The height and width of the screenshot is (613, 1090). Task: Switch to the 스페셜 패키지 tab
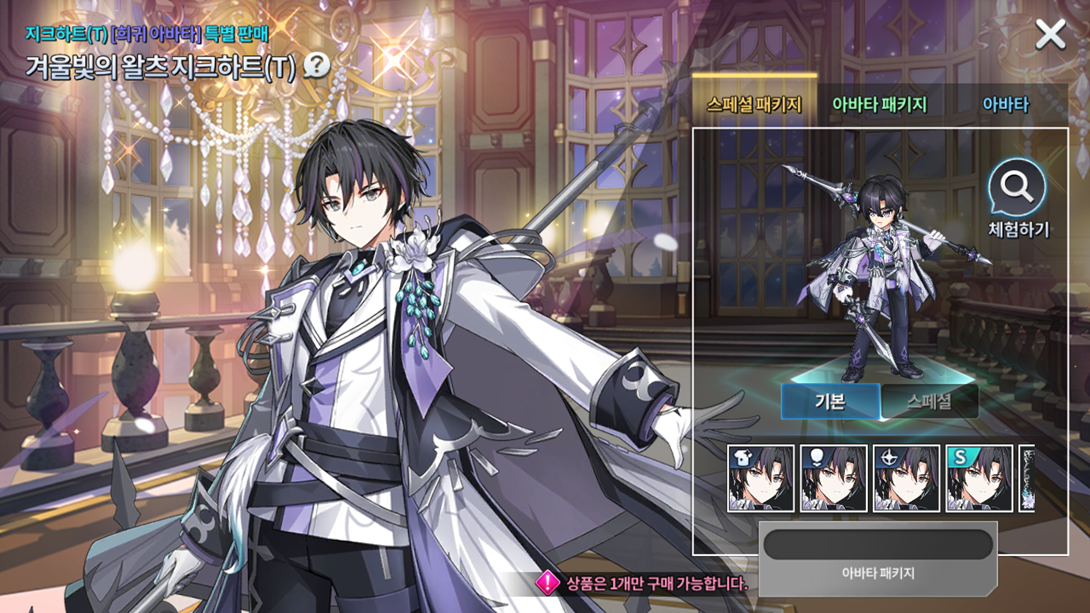click(x=754, y=104)
